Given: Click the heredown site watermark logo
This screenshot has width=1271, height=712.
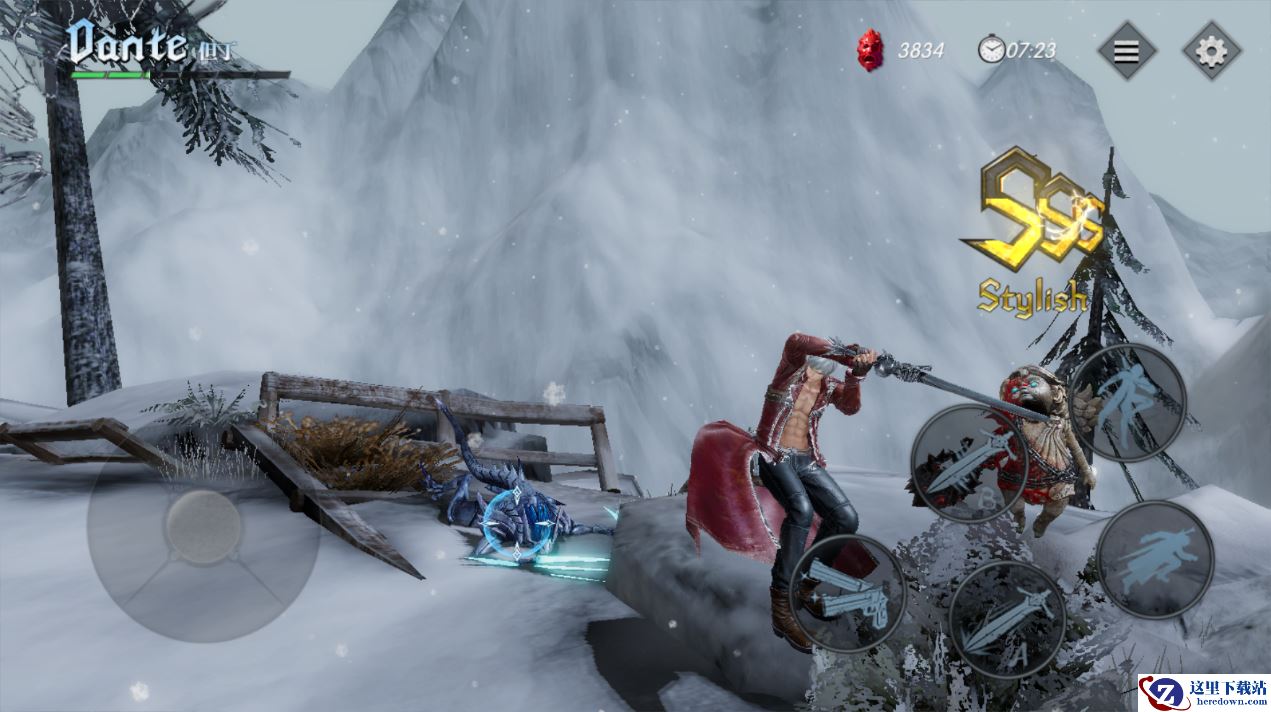Looking at the screenshot, I should pyautogui.click(x=1204, y=691).
